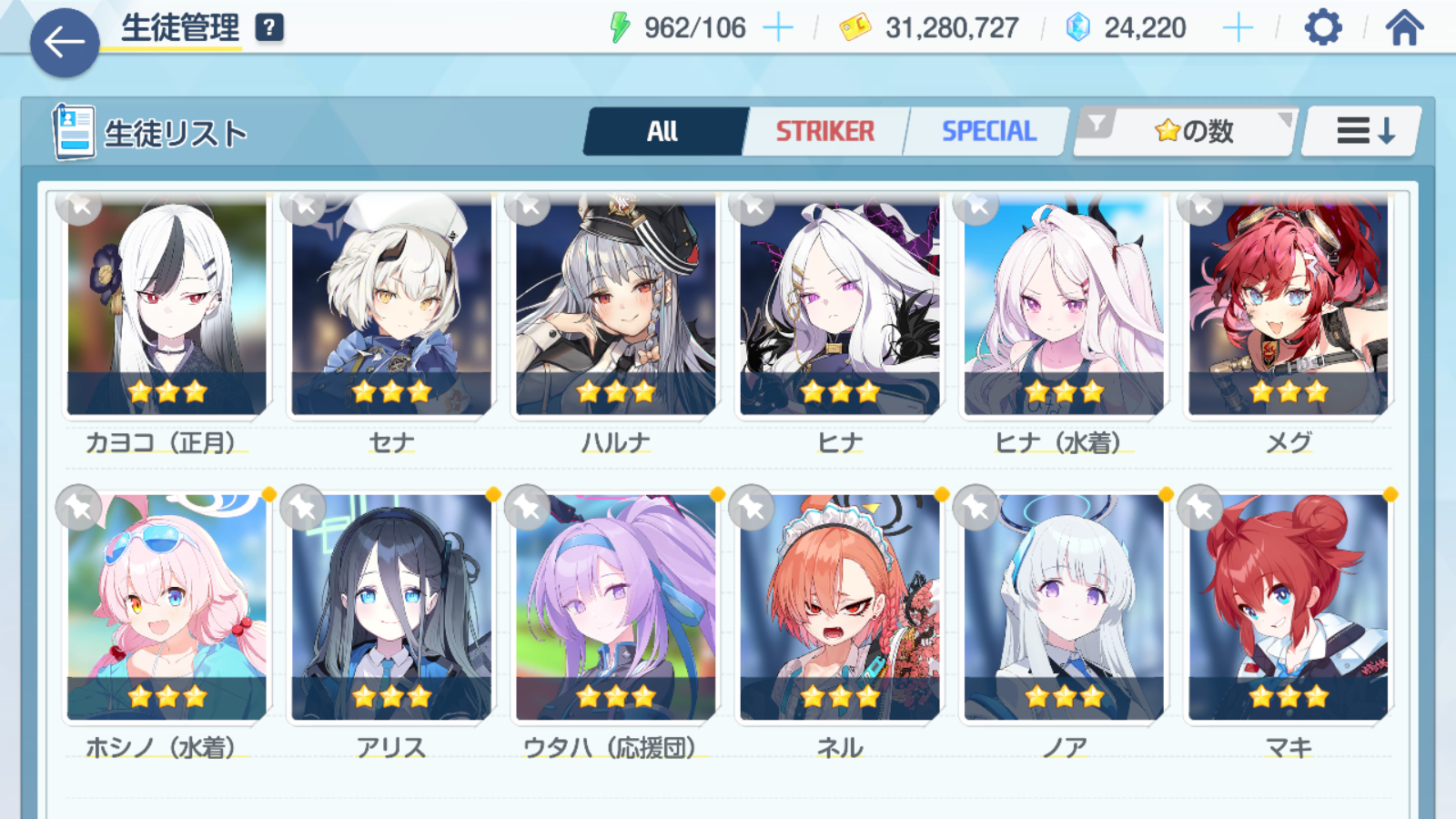The image size is (1456, 819).
Task: Go back with the arrow button
Action: [x=65, y=42]
